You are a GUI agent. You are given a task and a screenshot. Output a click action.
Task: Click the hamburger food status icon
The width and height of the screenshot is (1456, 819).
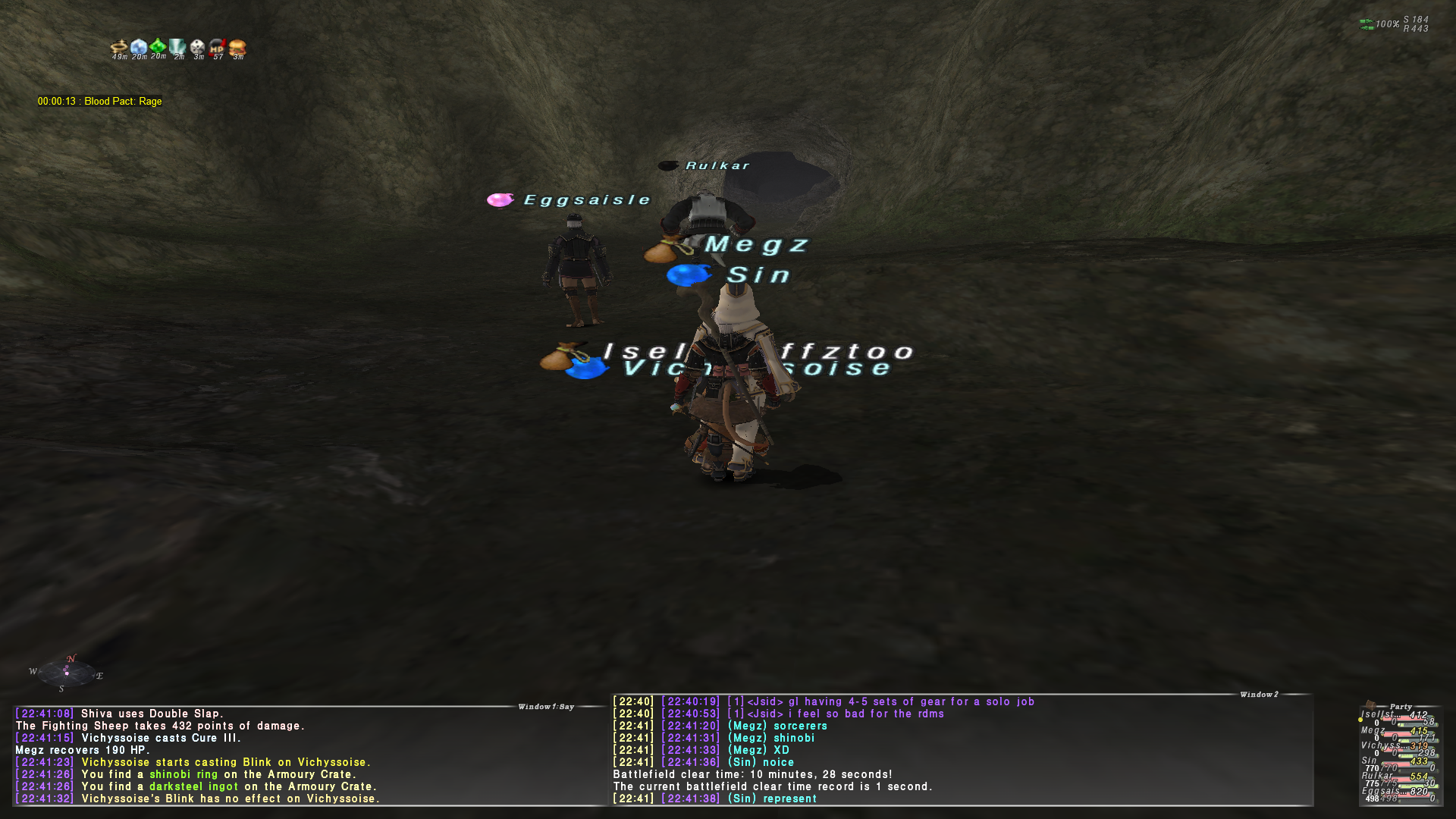(237, 49)
